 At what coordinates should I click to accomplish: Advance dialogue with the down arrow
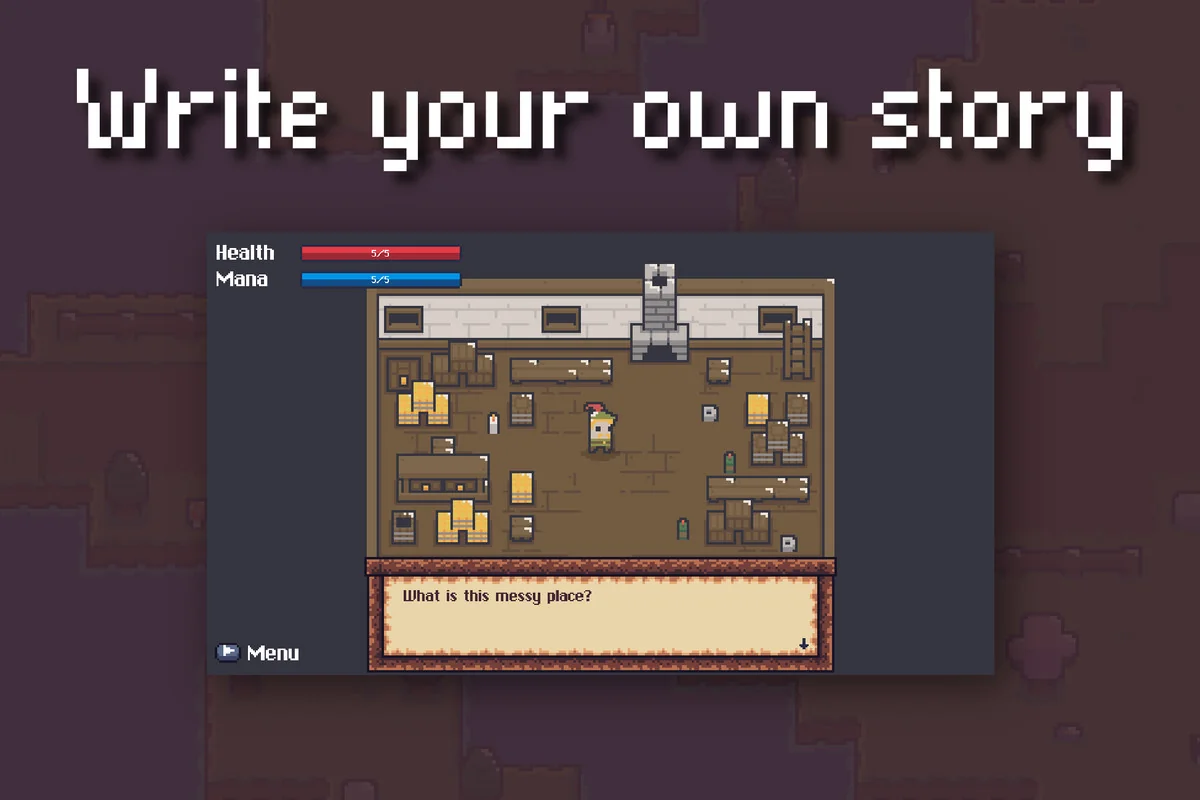coord(803,644)
